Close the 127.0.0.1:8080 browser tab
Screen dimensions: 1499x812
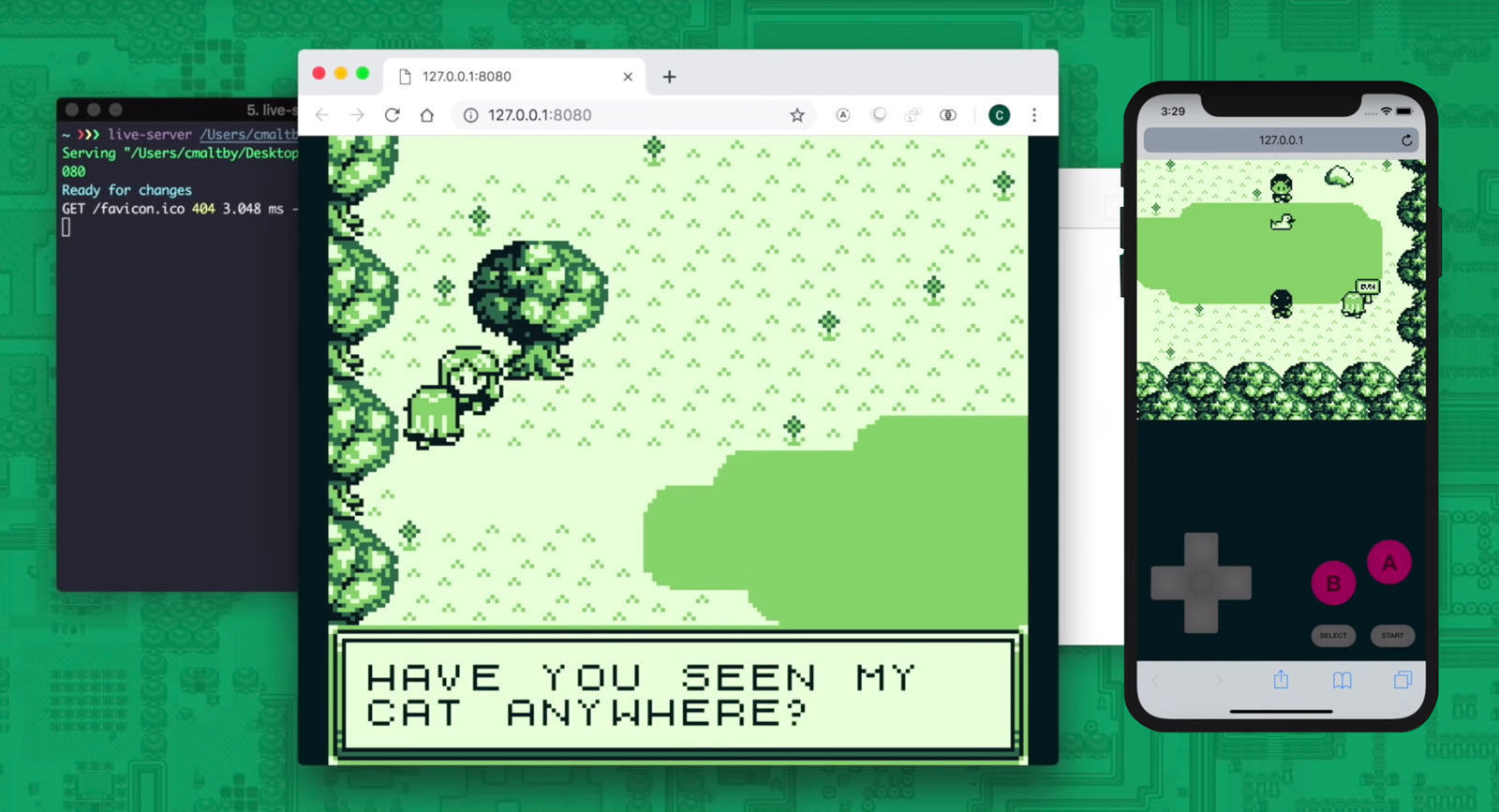[x=628, y=77]
